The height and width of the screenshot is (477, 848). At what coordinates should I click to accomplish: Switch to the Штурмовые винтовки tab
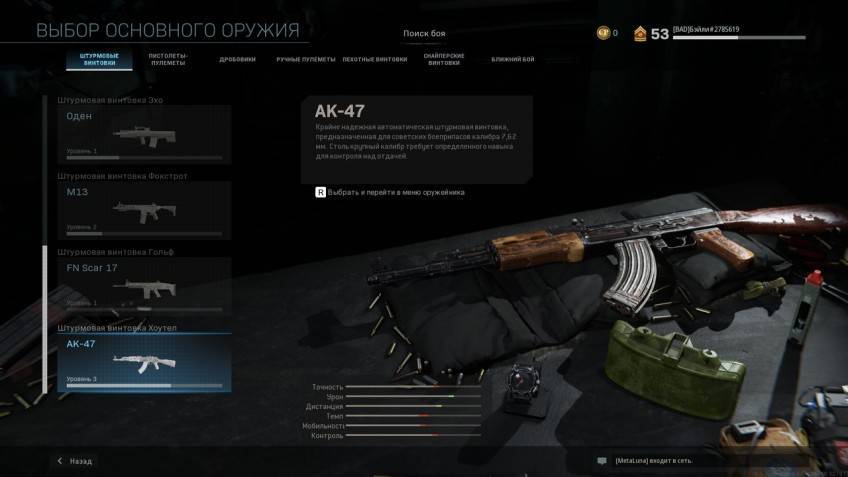[x=99, y=59]
